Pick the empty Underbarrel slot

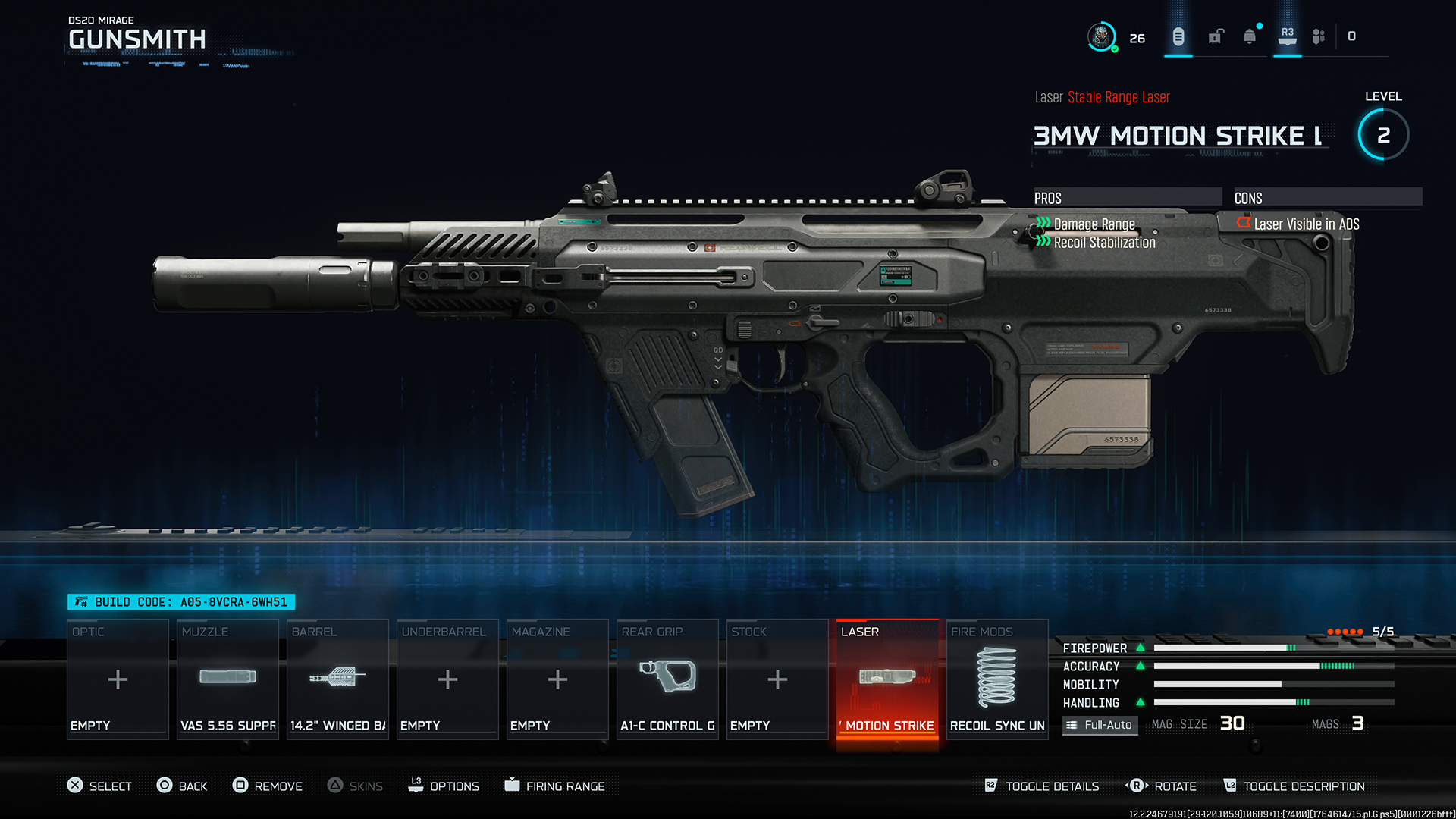pos(447,679)
